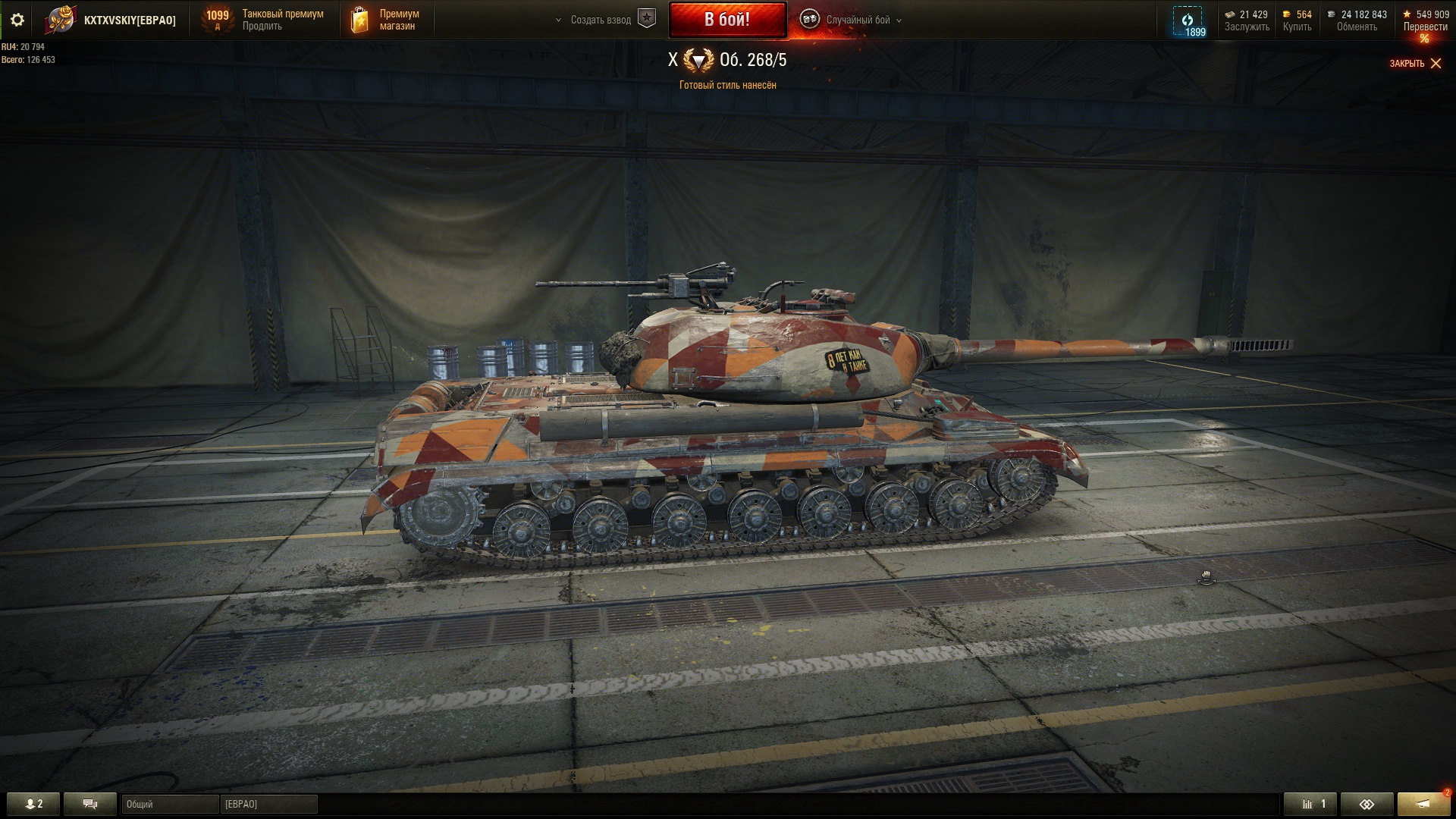Switch to the Общий chat channel
Viewport: 1456px width, 819px height.
(169, 804)
